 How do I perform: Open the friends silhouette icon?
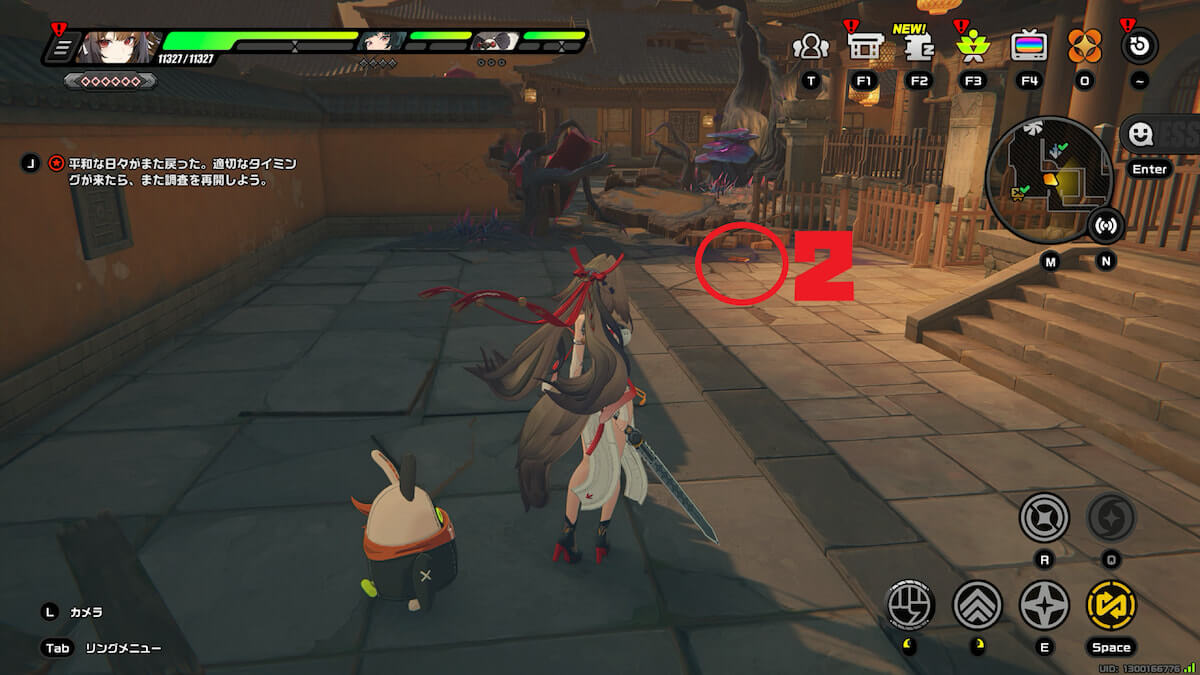click(810, 46)
